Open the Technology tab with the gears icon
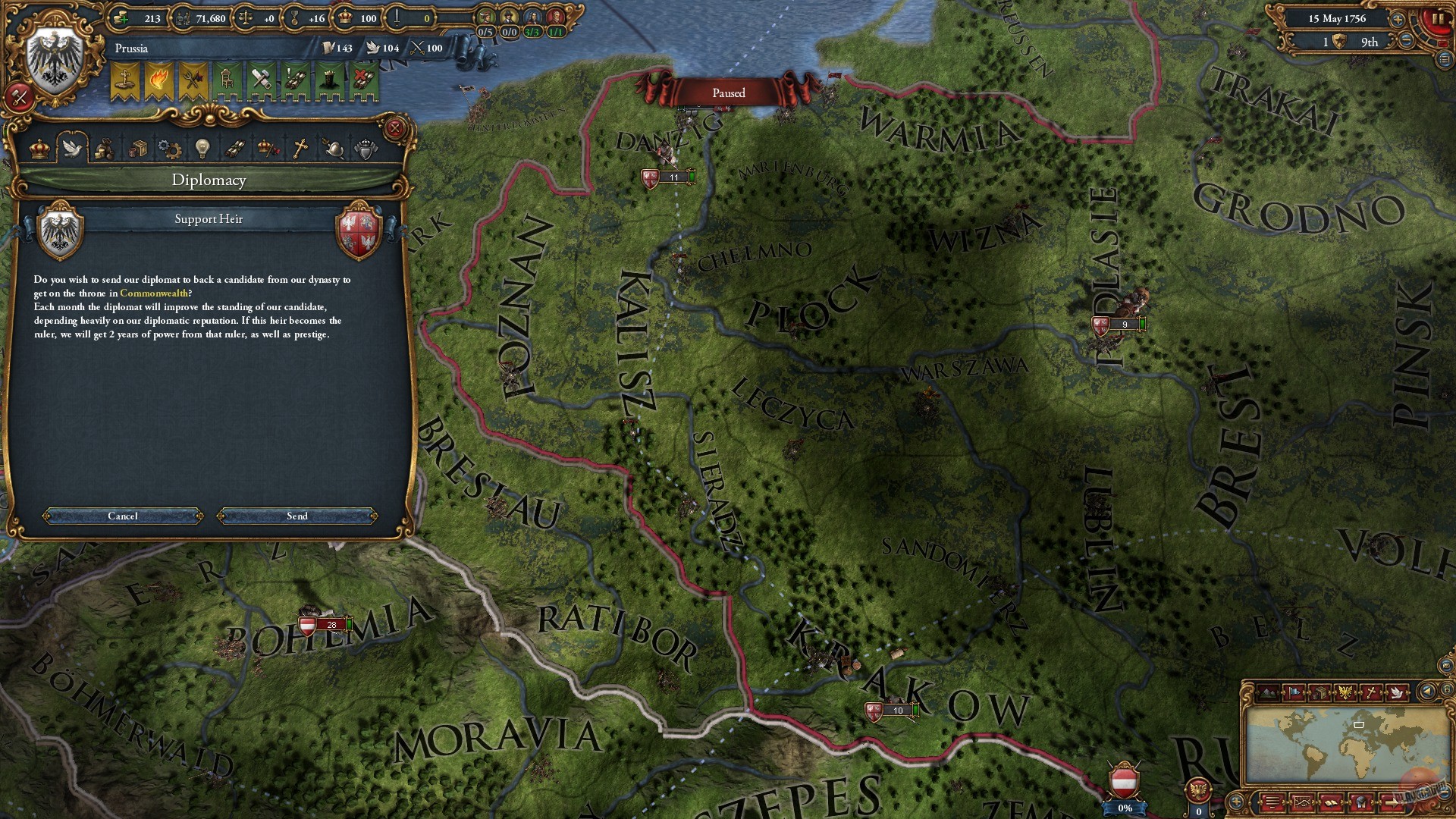Image resolution: width=1456 pixels, height=819 pixels. 168,149
